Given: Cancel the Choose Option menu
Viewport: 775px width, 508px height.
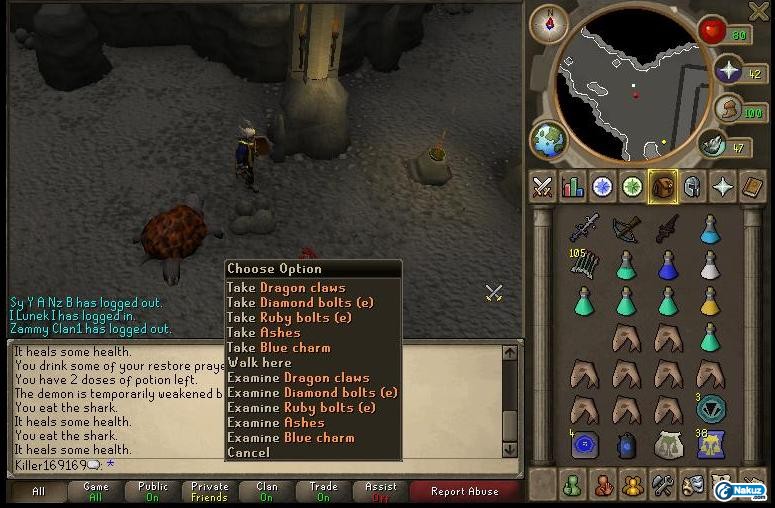Looking at the screenshot, I should click(248, 453).
